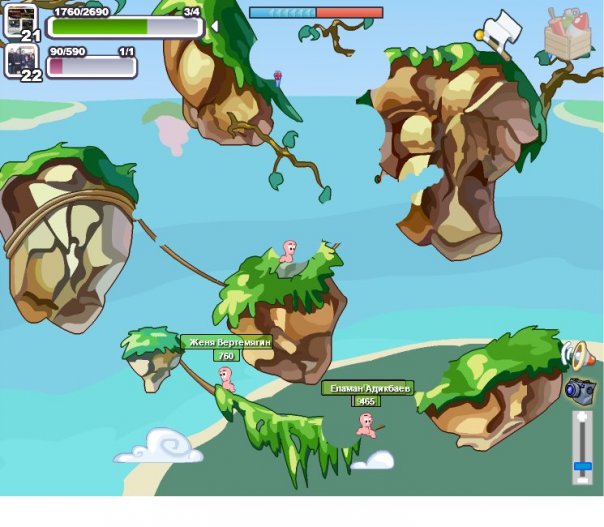This screenshot has height=527, width=604.
Task: Click the level 21 player avatar
Action: pos(21,19)
